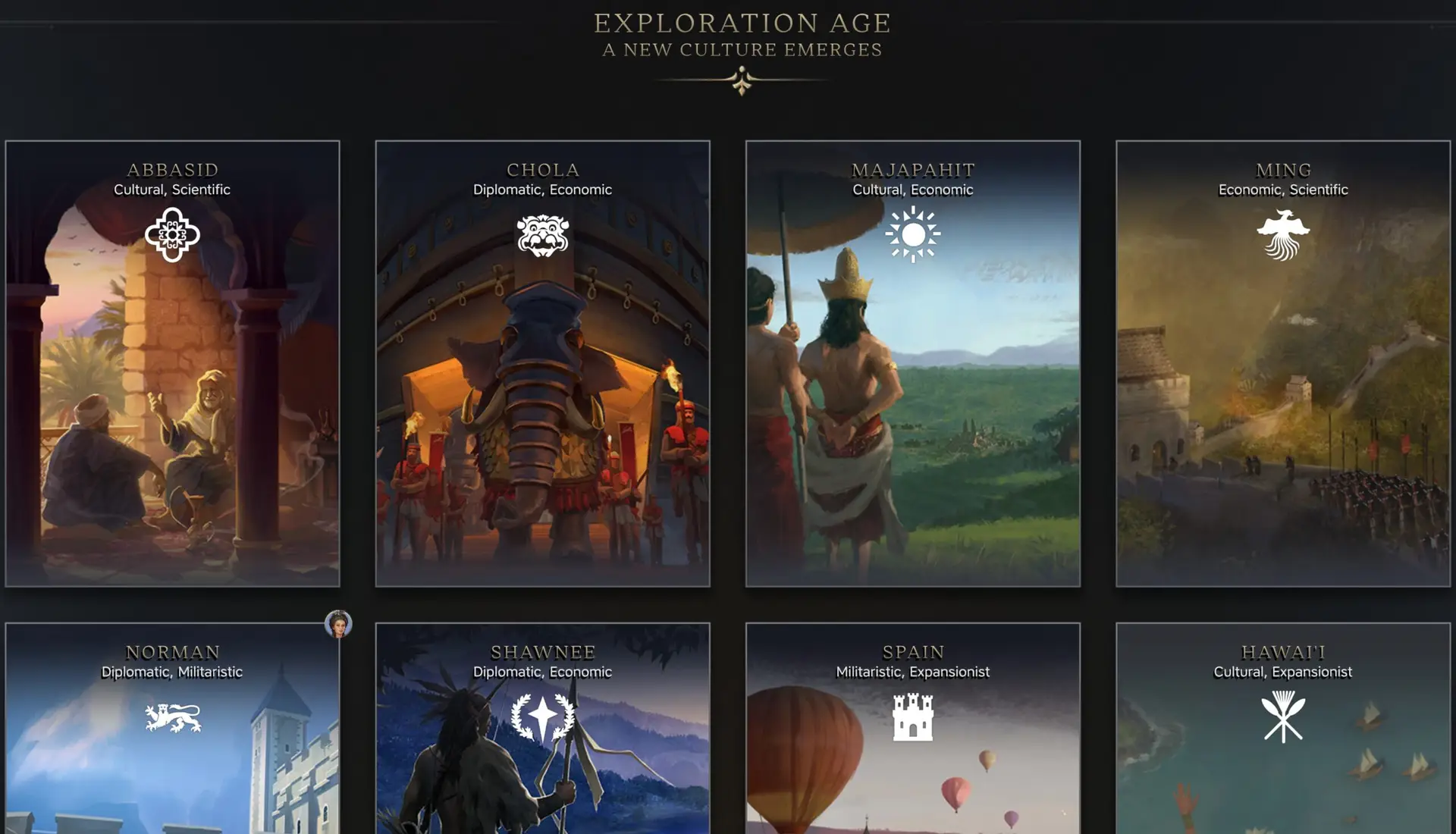Select the Spain castle emblem icon

tap(913, 716)
